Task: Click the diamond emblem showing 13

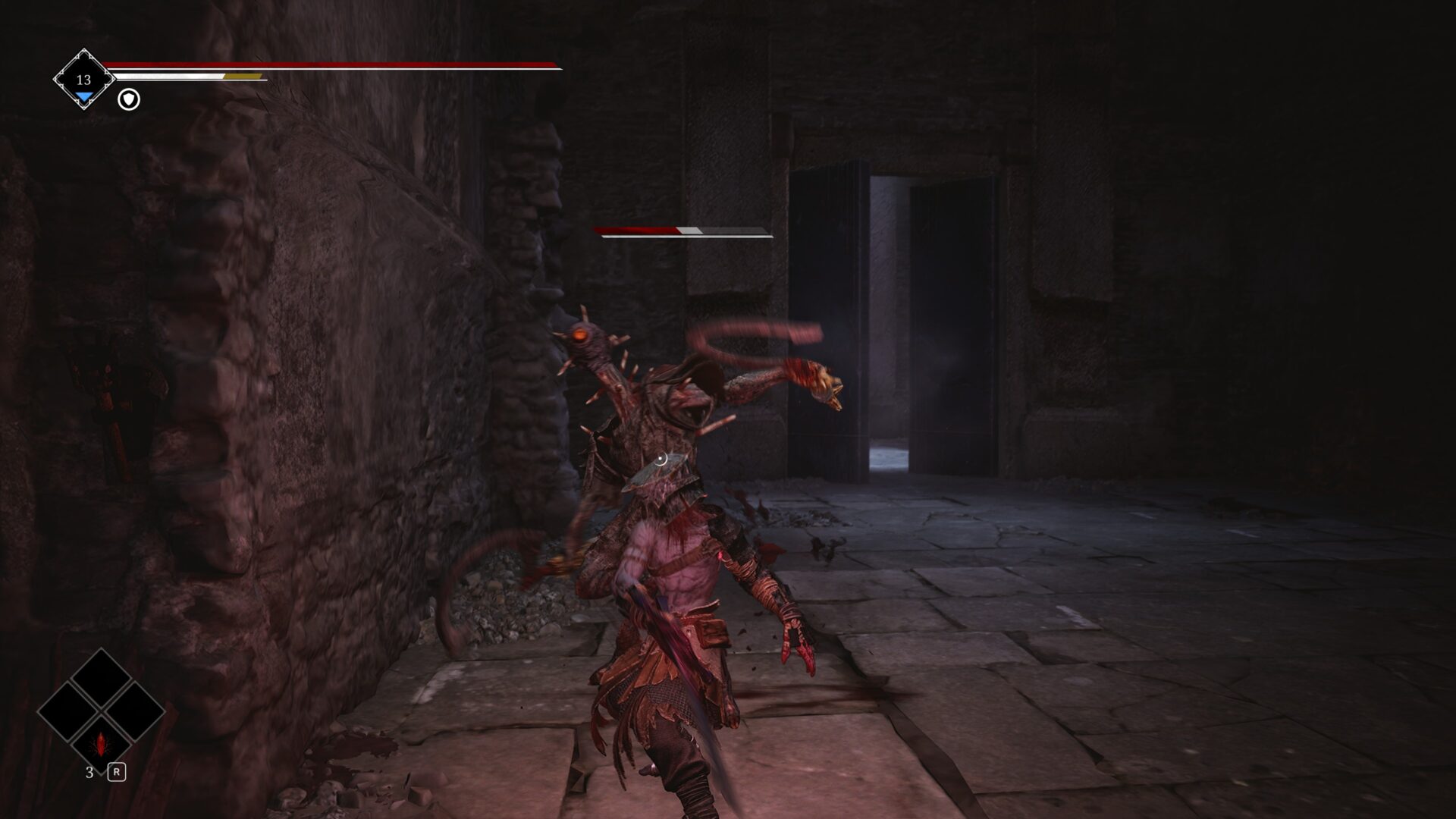Action: point(83,80)
